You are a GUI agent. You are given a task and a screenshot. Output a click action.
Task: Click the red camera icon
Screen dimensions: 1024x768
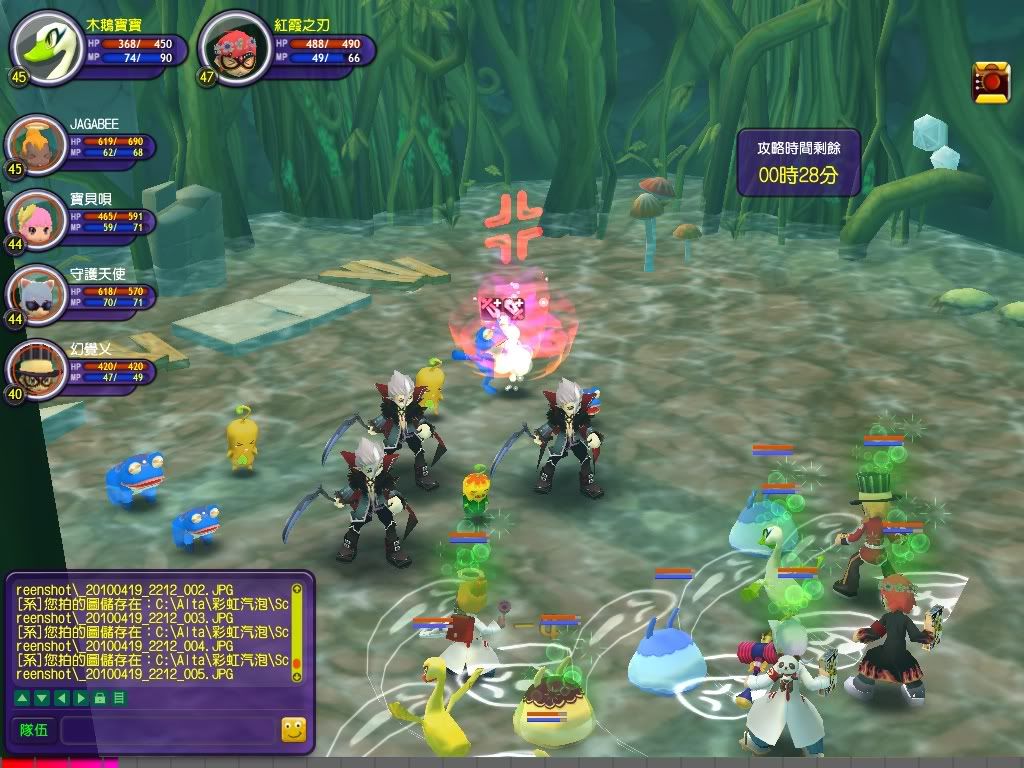[991, 82]
